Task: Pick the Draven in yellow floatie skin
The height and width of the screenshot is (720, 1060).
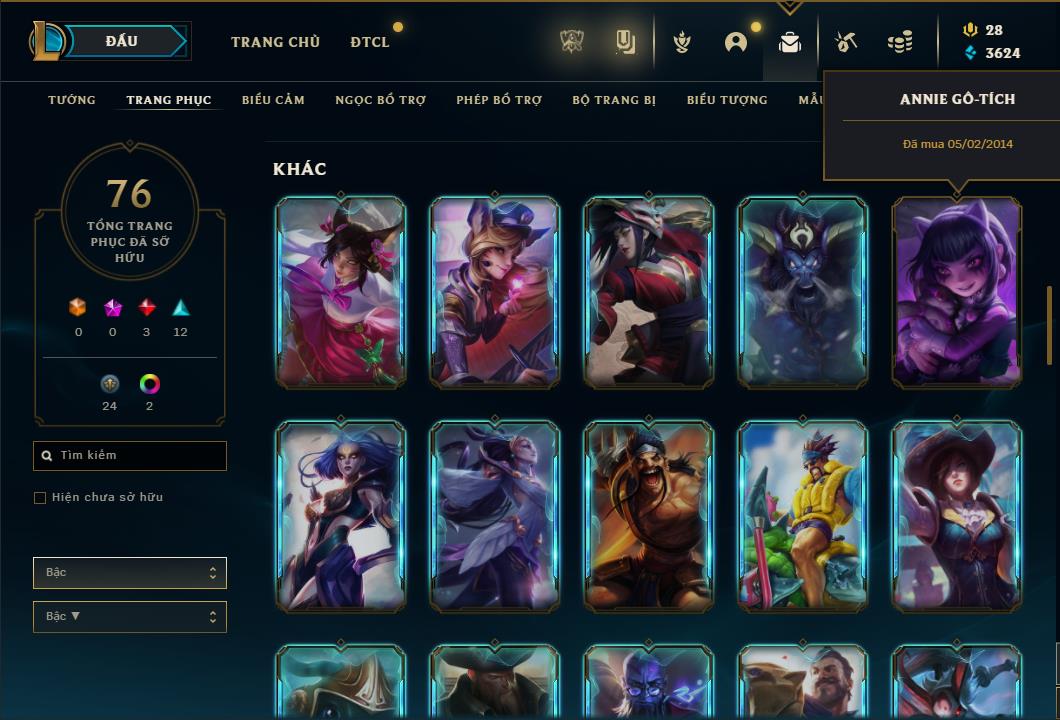Action: click(803, 516)
